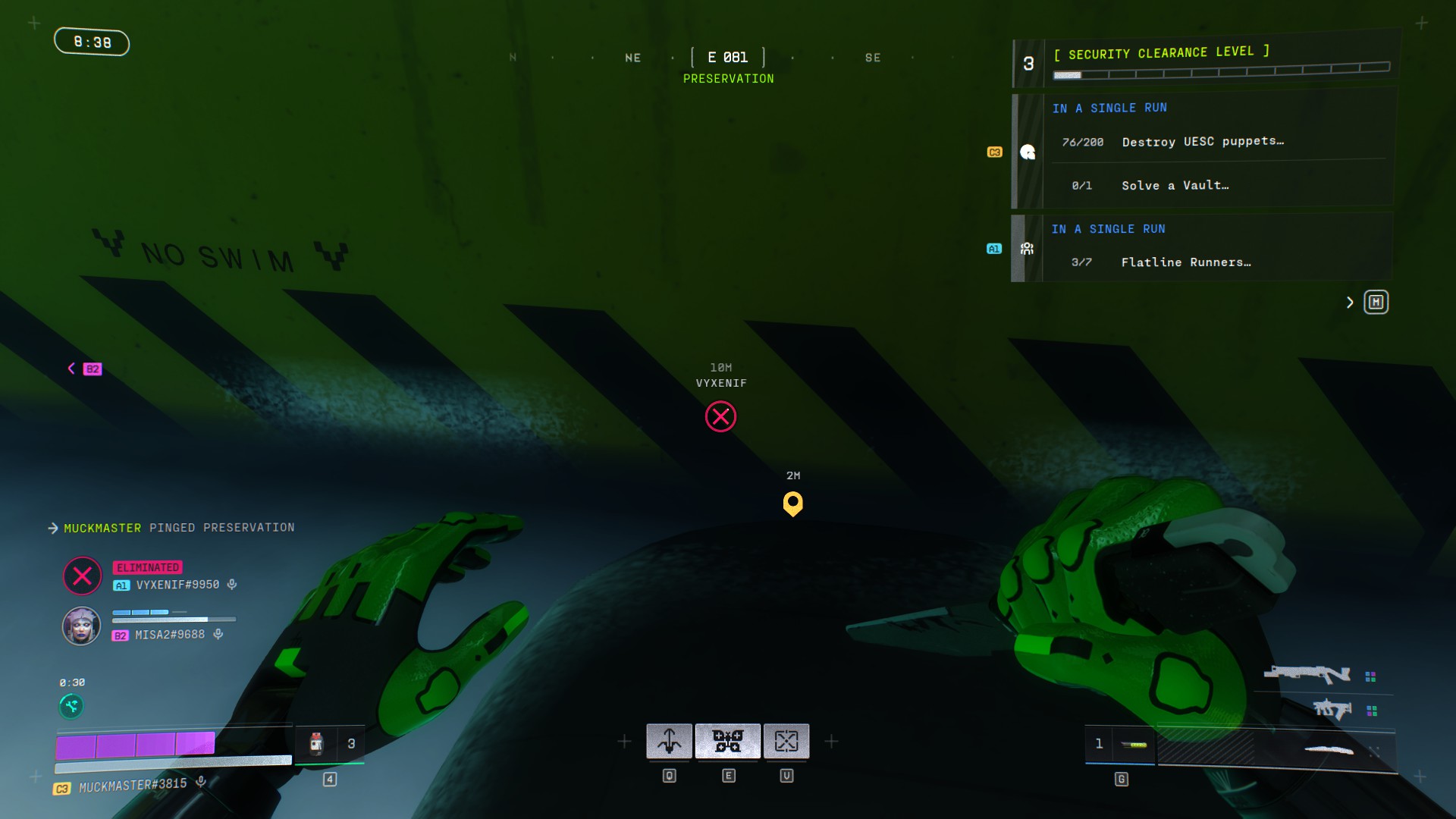1456x819 pixels.
Task: Open the Flatline Runners contract entry
Action: (1185, 262)
